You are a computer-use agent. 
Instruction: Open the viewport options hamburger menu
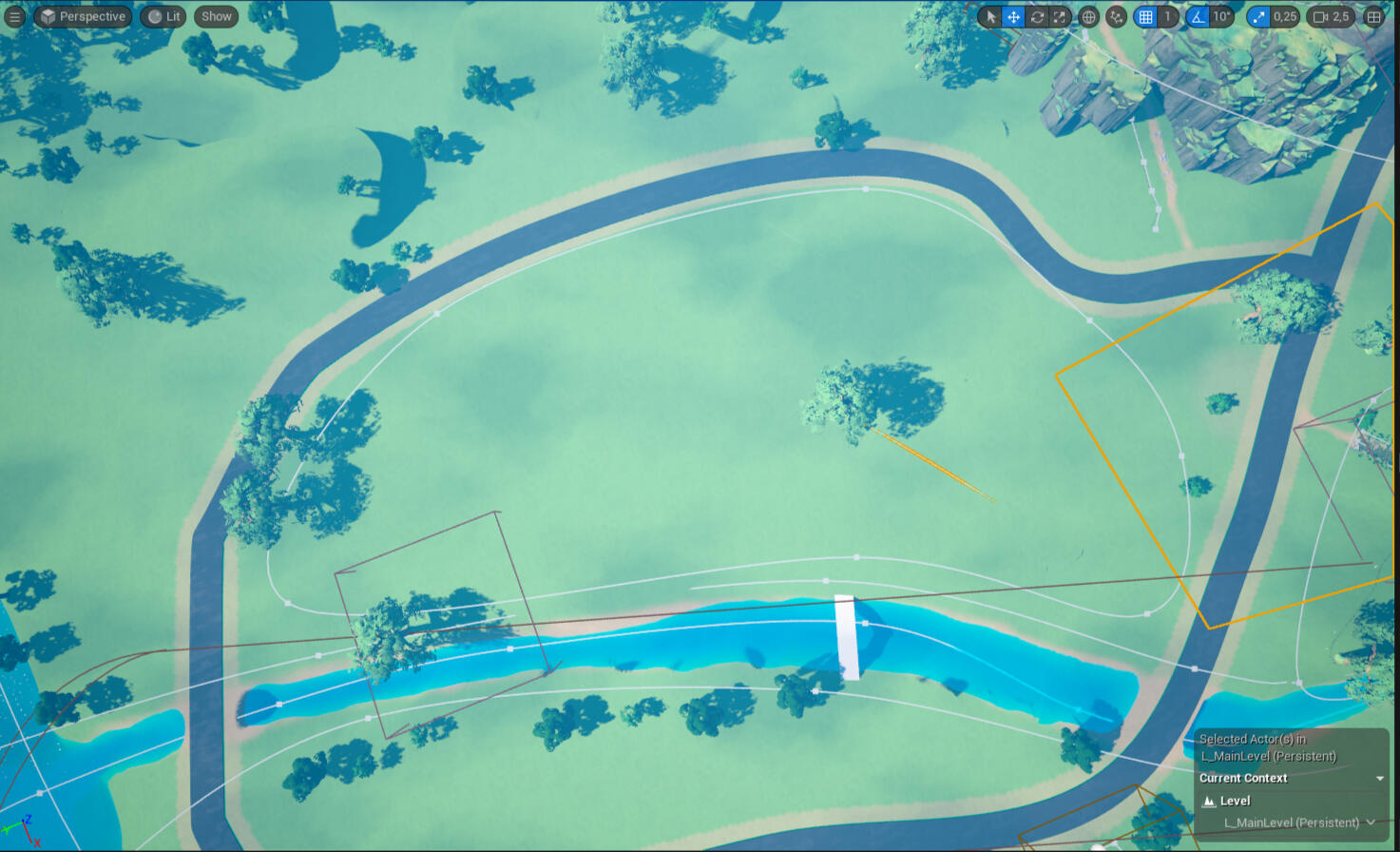14,16
